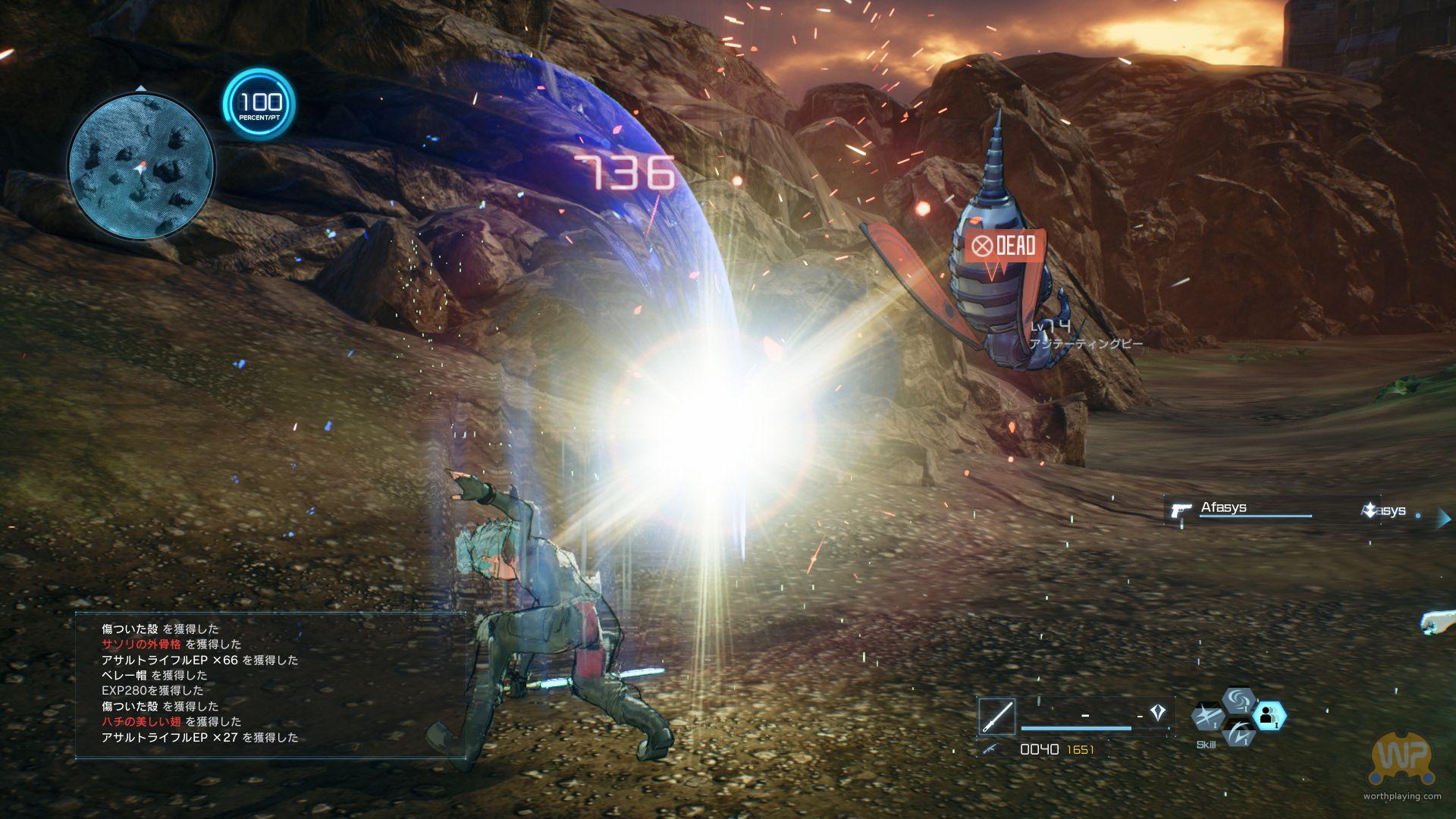
Task: Use the swirling vortex skill
Action: coord(1238,699)
